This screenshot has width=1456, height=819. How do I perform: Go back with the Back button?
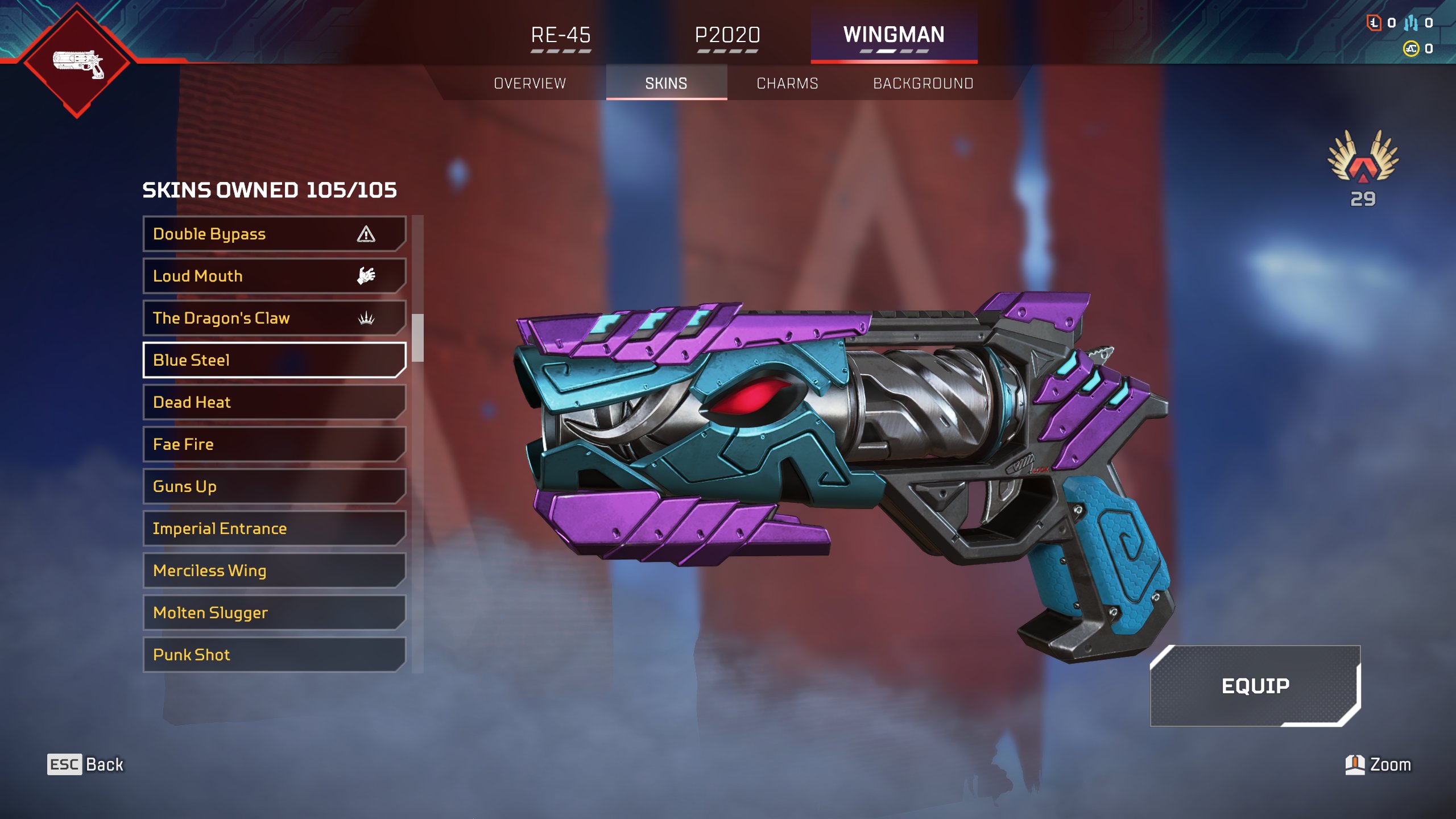[x=86, y=764]
